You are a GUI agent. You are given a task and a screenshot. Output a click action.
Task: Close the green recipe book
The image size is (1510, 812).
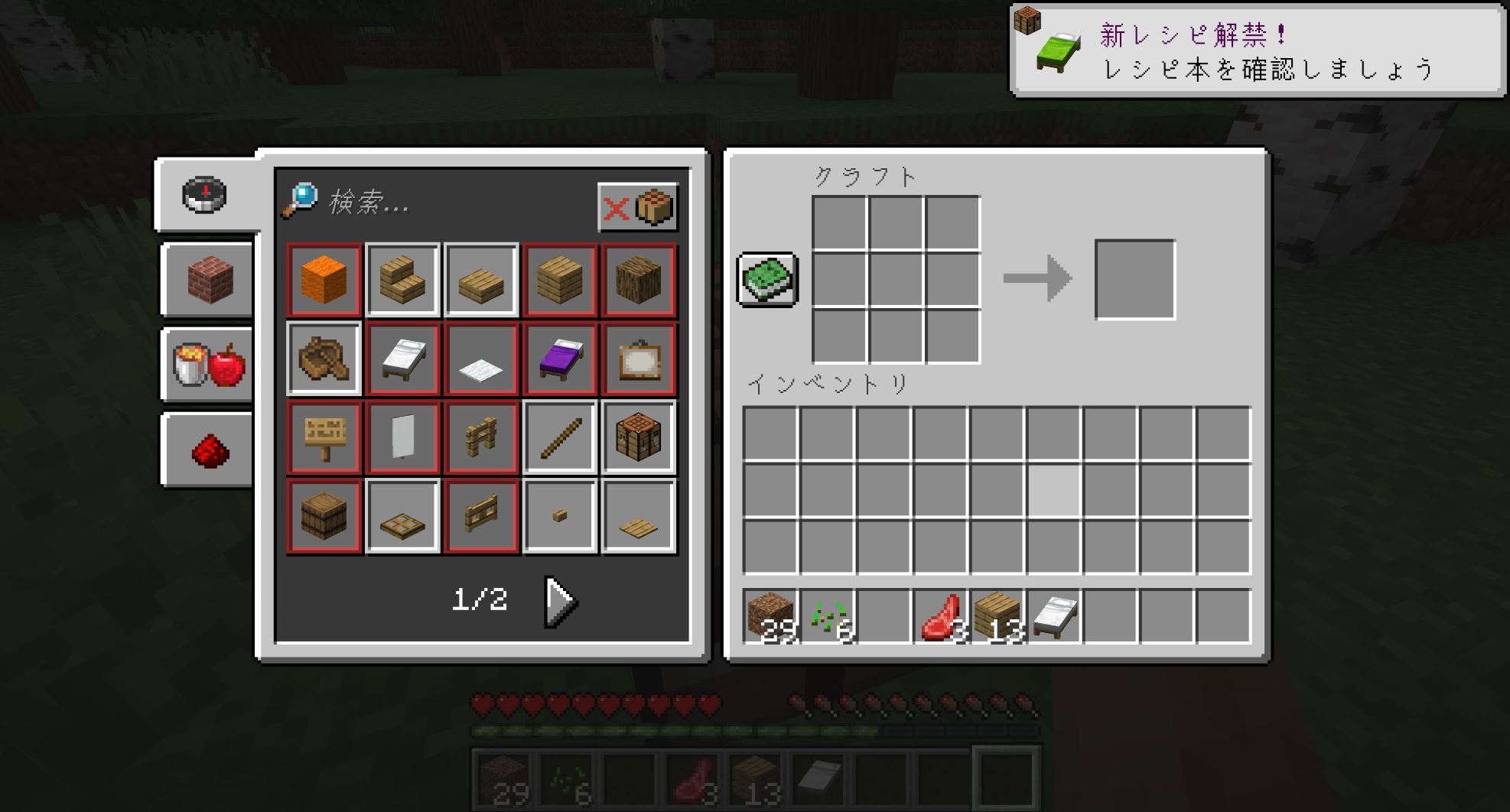point(767,280)
